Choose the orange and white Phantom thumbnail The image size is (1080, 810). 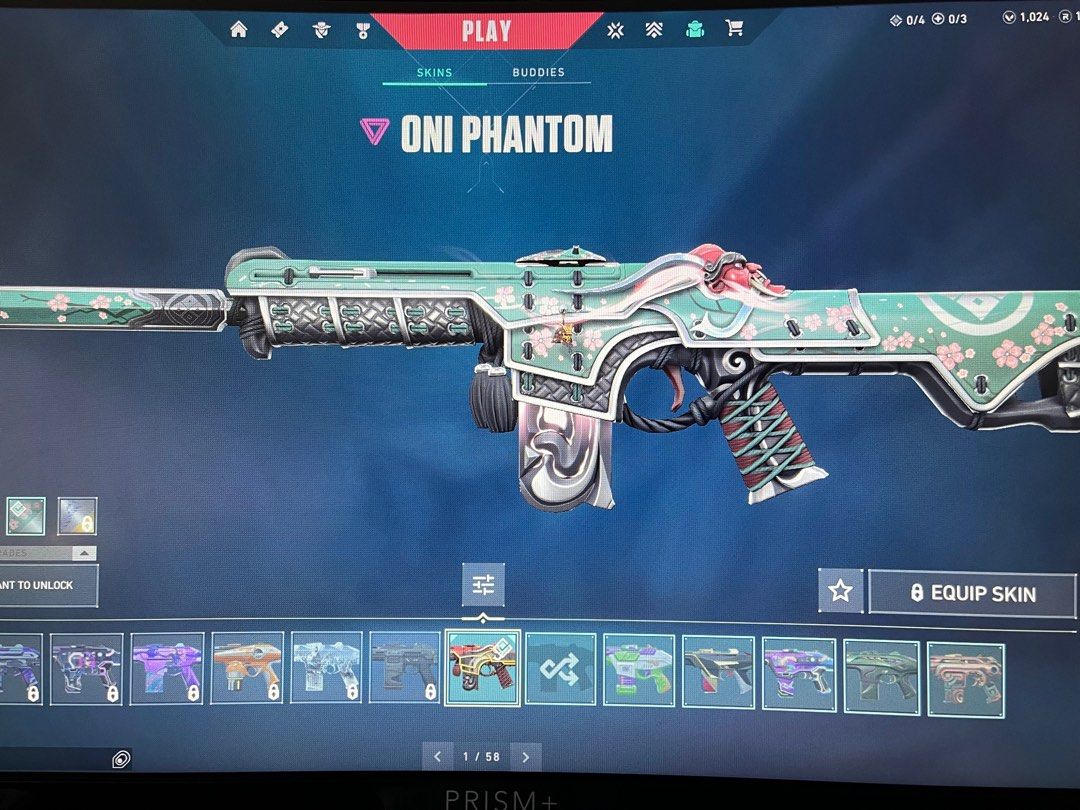click(247, 668)
